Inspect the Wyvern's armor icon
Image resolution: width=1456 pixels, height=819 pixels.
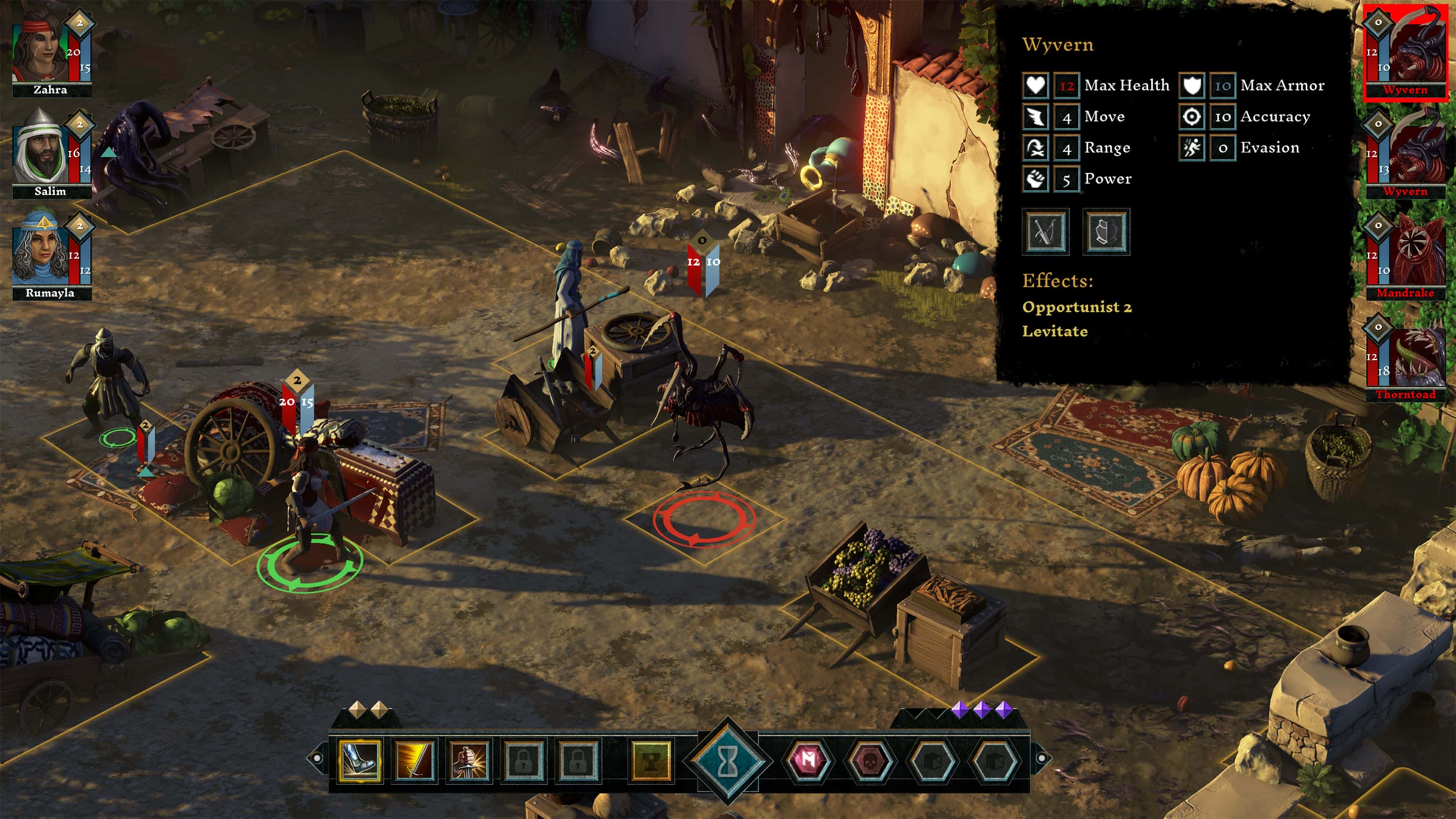pyautogui.click(x=1107, y=232)
